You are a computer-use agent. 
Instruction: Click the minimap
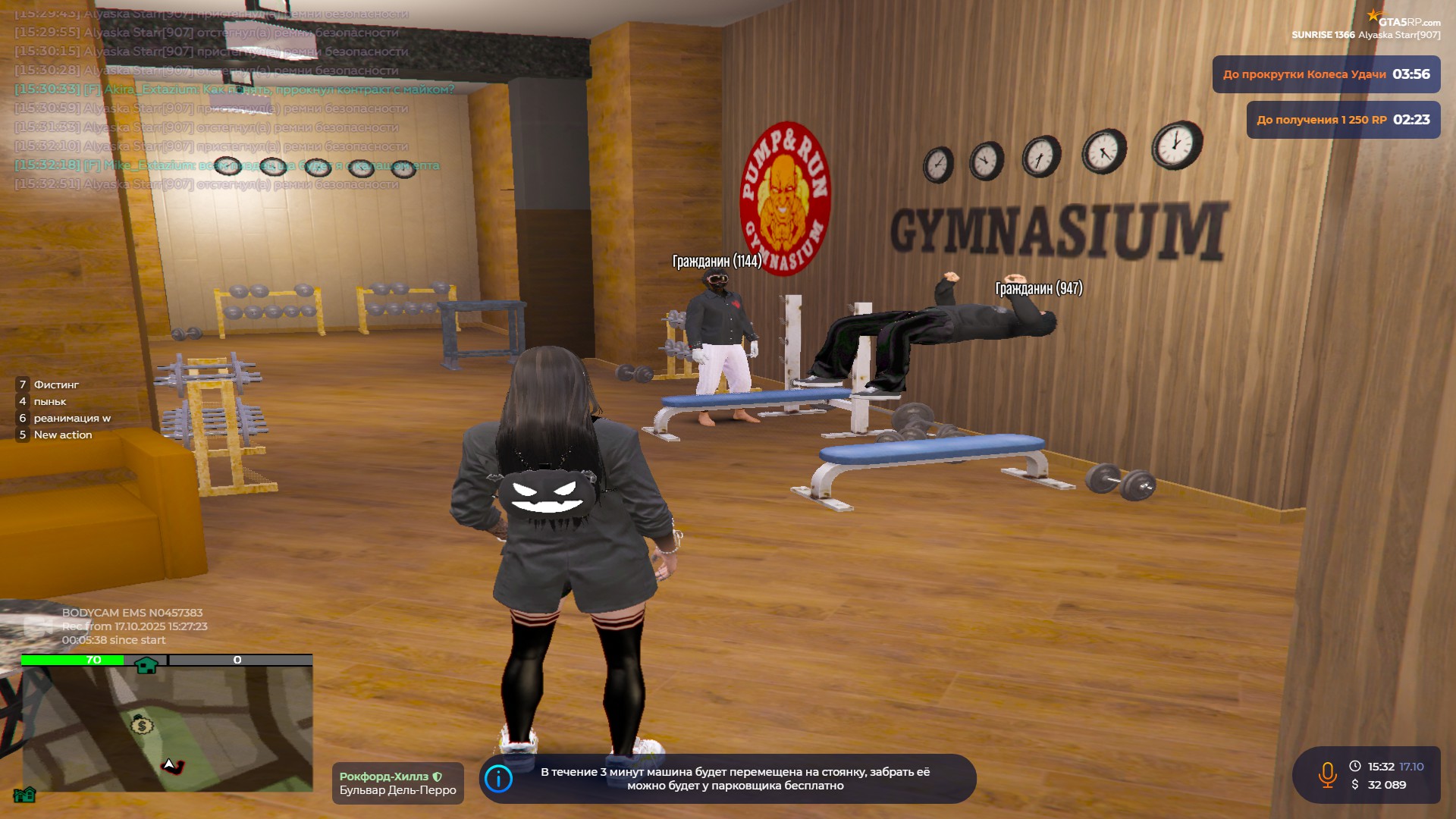click(x=167, y=728)
